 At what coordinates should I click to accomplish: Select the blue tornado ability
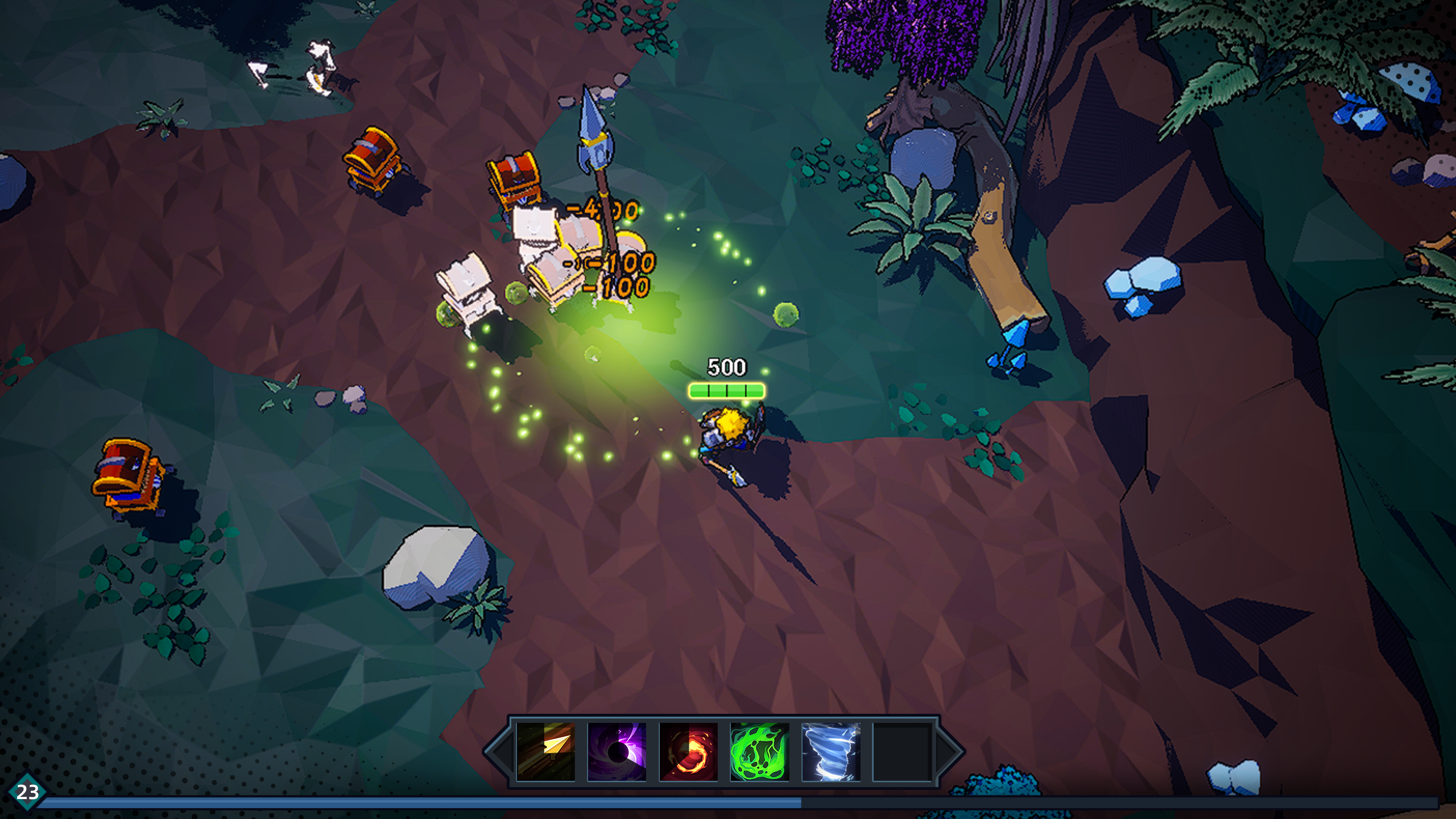(x=830, y=751)
